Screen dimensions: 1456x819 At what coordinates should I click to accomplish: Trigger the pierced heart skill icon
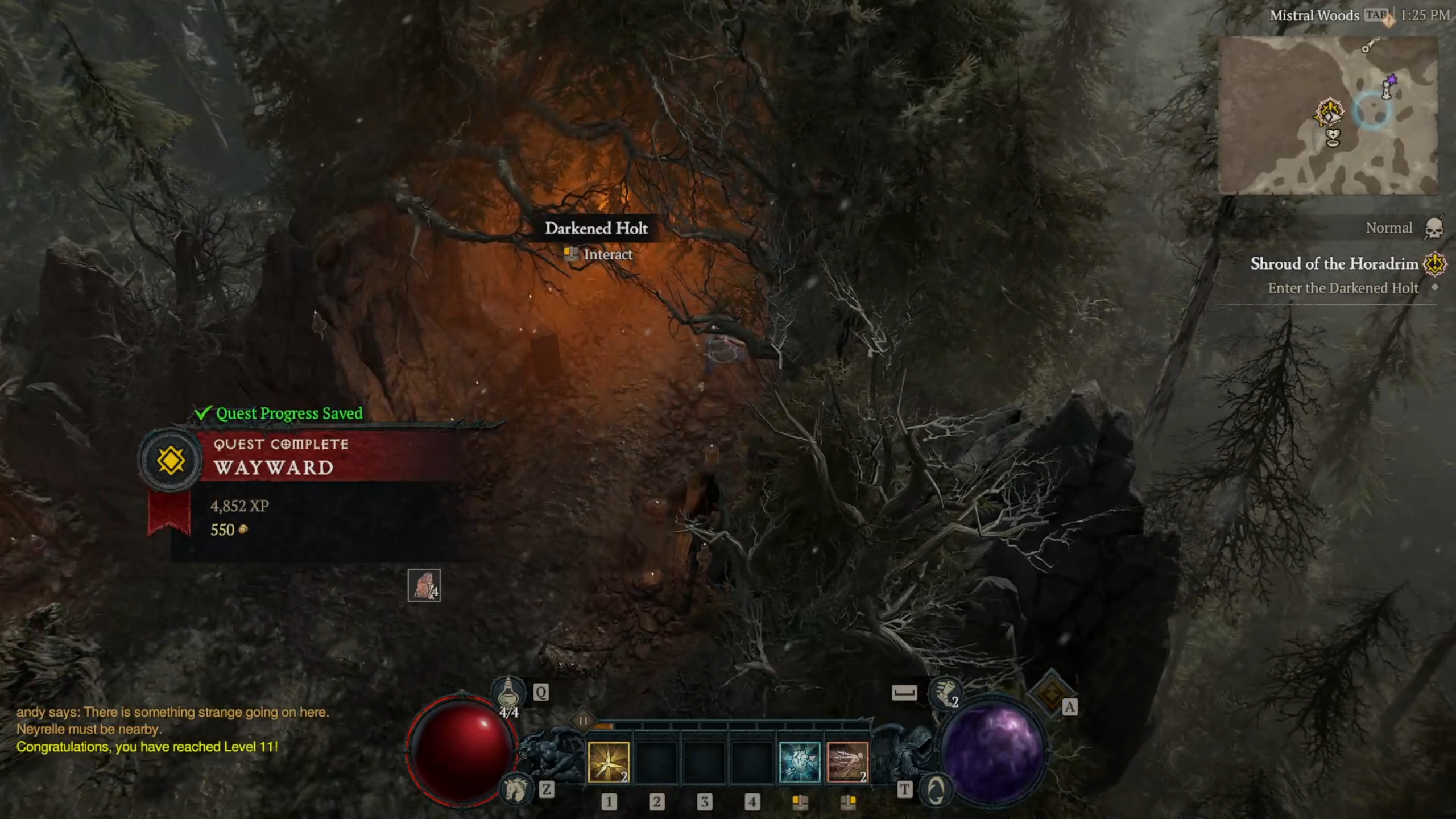click(x=799, y=762)
